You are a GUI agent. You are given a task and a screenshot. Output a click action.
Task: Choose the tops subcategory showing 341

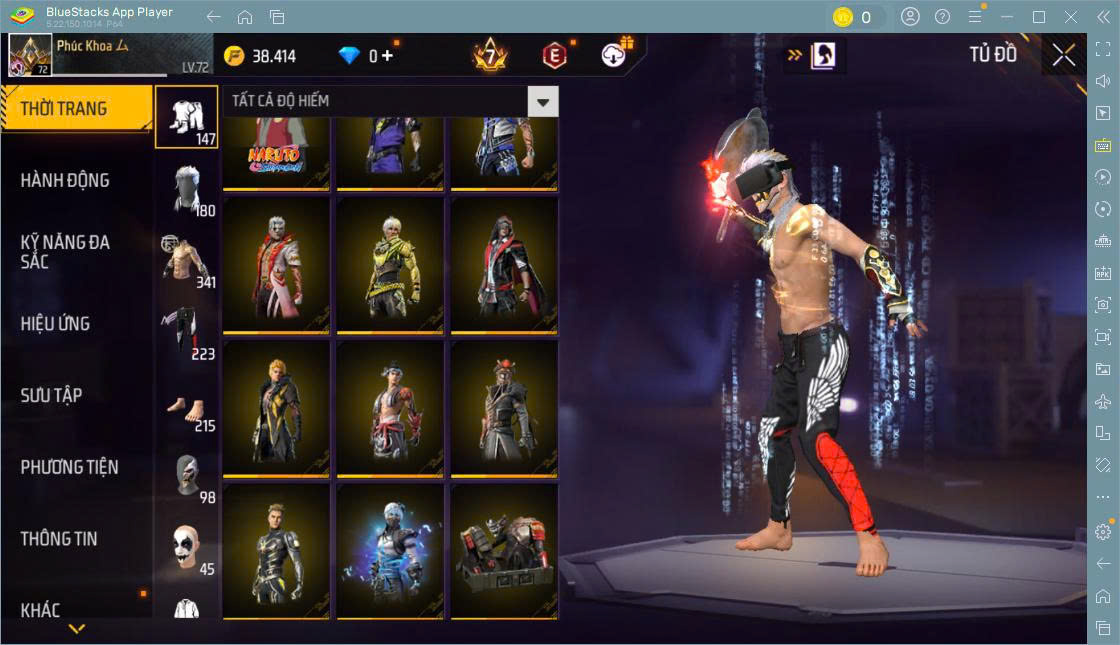tap(186, 260)
